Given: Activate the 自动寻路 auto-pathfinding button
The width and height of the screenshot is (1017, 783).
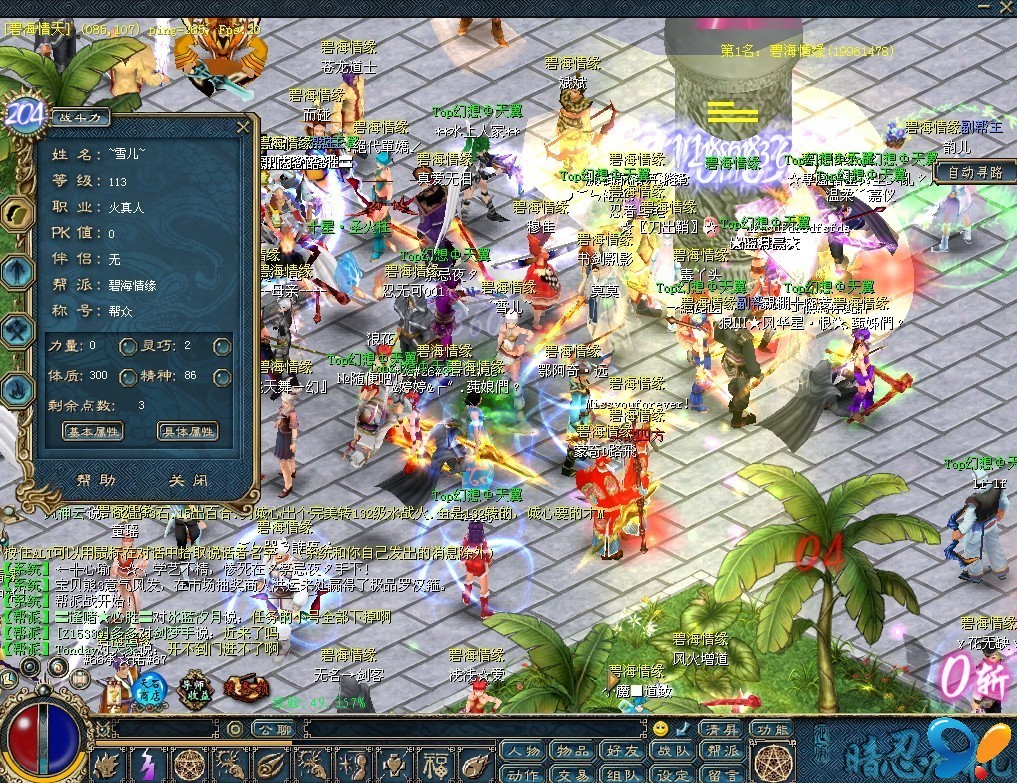Looking at the screenshot, I should click(975, 172).
